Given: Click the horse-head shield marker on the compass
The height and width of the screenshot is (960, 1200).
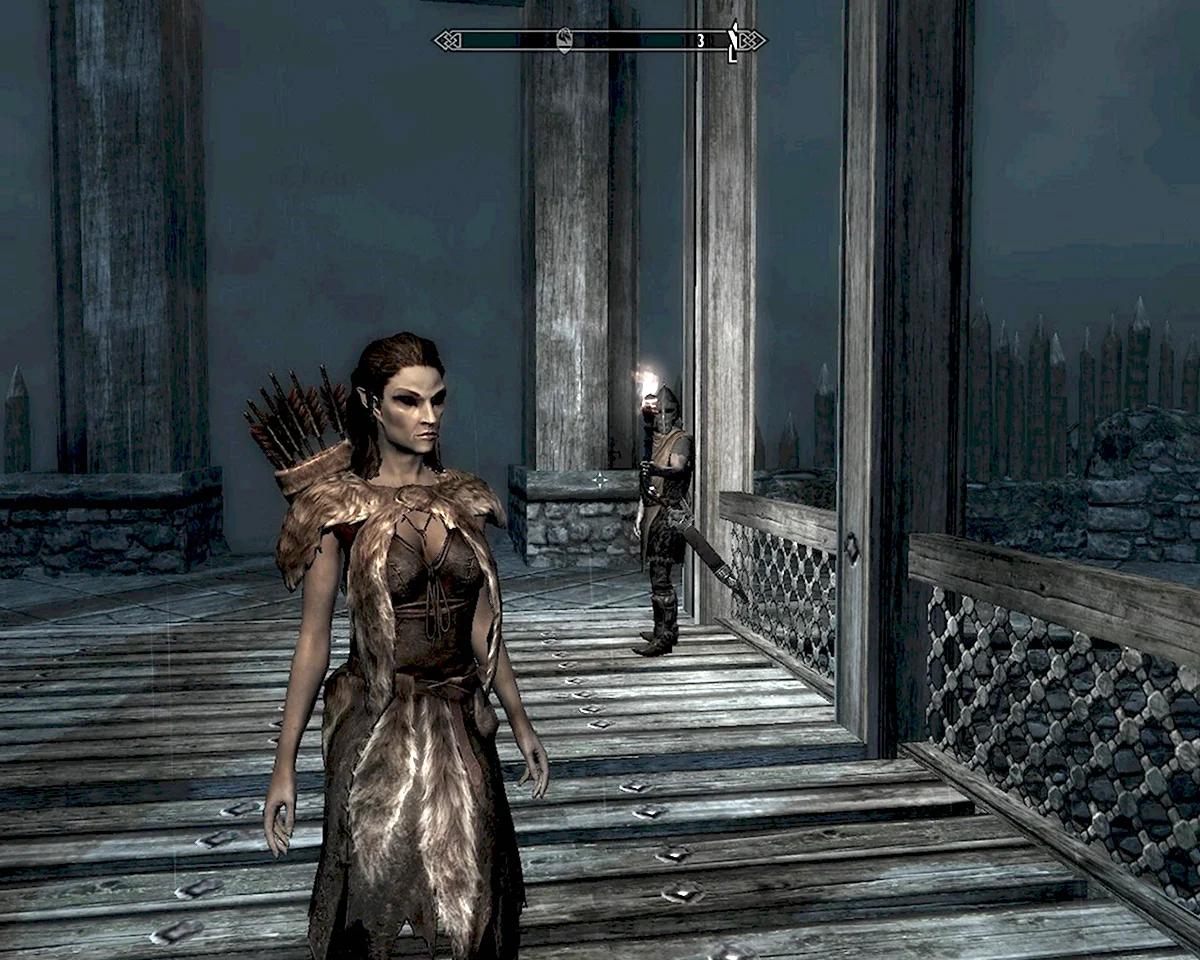Looking at the screenshot, I should (564, 40).
